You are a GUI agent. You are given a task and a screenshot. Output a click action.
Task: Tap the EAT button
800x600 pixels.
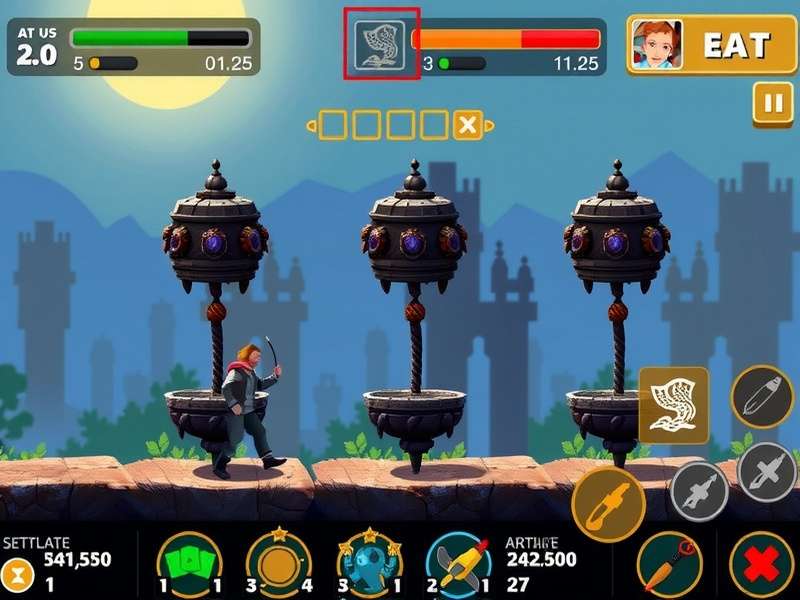pyautogui.click(x=735, y=45)
